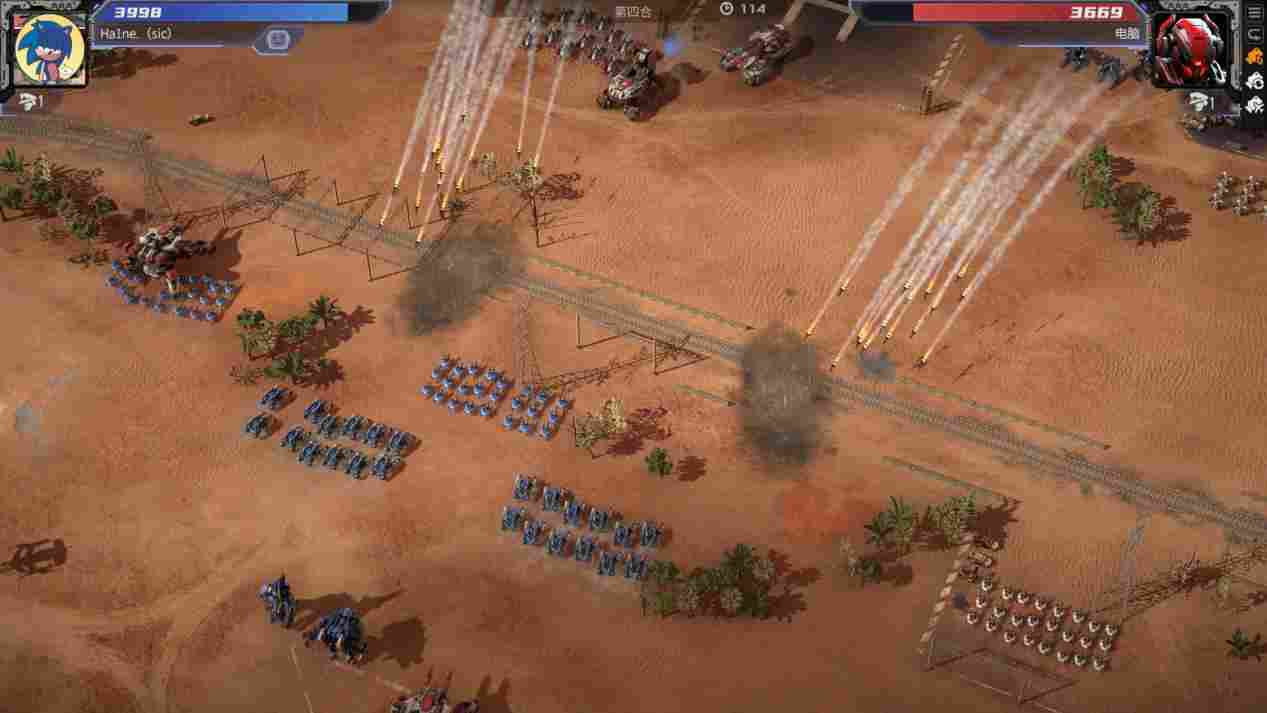Click the circular arrow refresh icon

1255,35
